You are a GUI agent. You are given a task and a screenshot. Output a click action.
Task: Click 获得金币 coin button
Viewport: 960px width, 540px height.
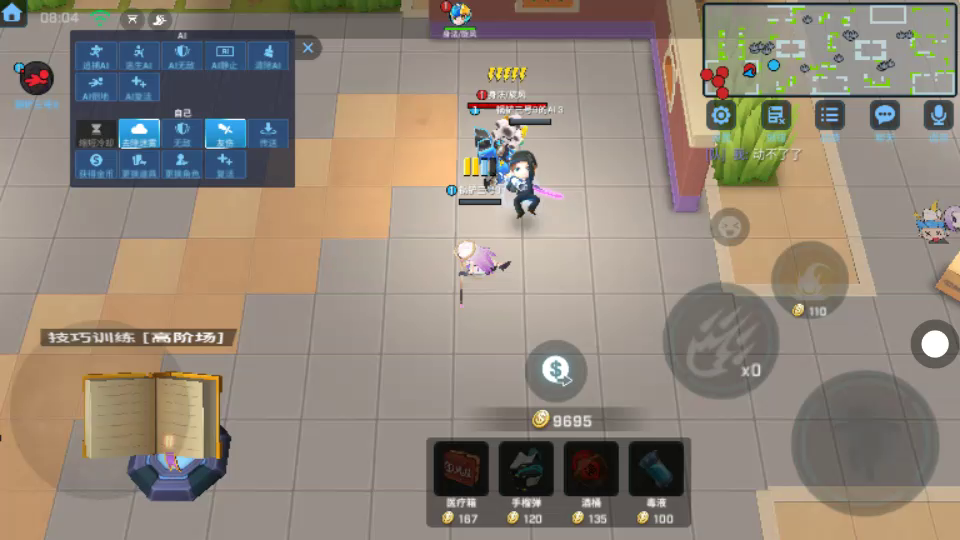(x=96, y=165)
